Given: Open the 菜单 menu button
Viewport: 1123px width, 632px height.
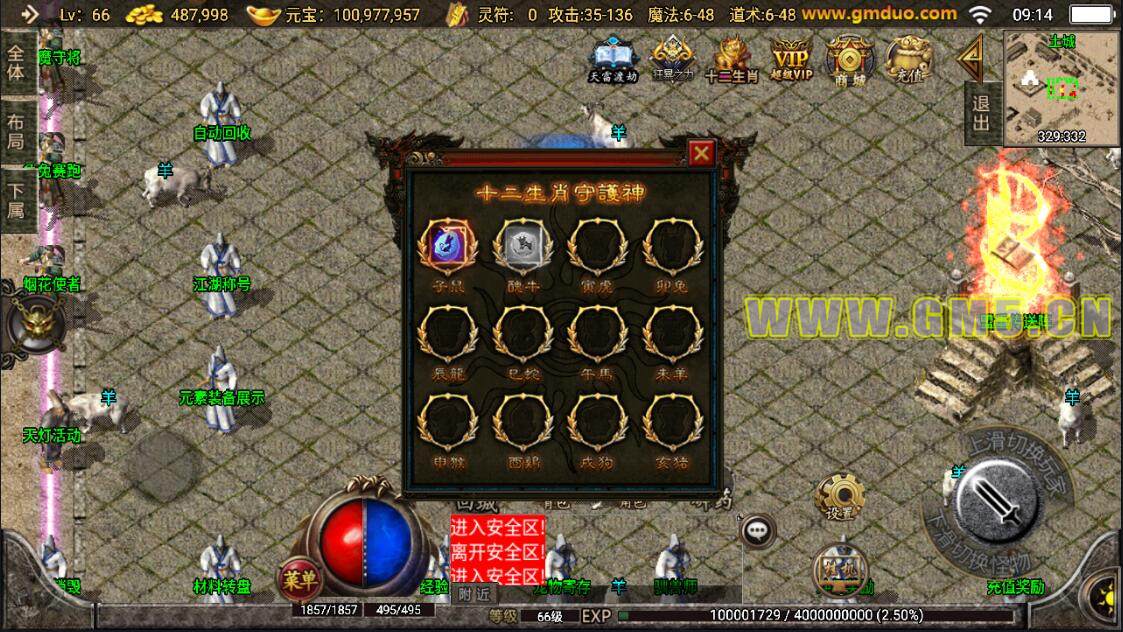Looking at the screenshot, I should [300, 578].
